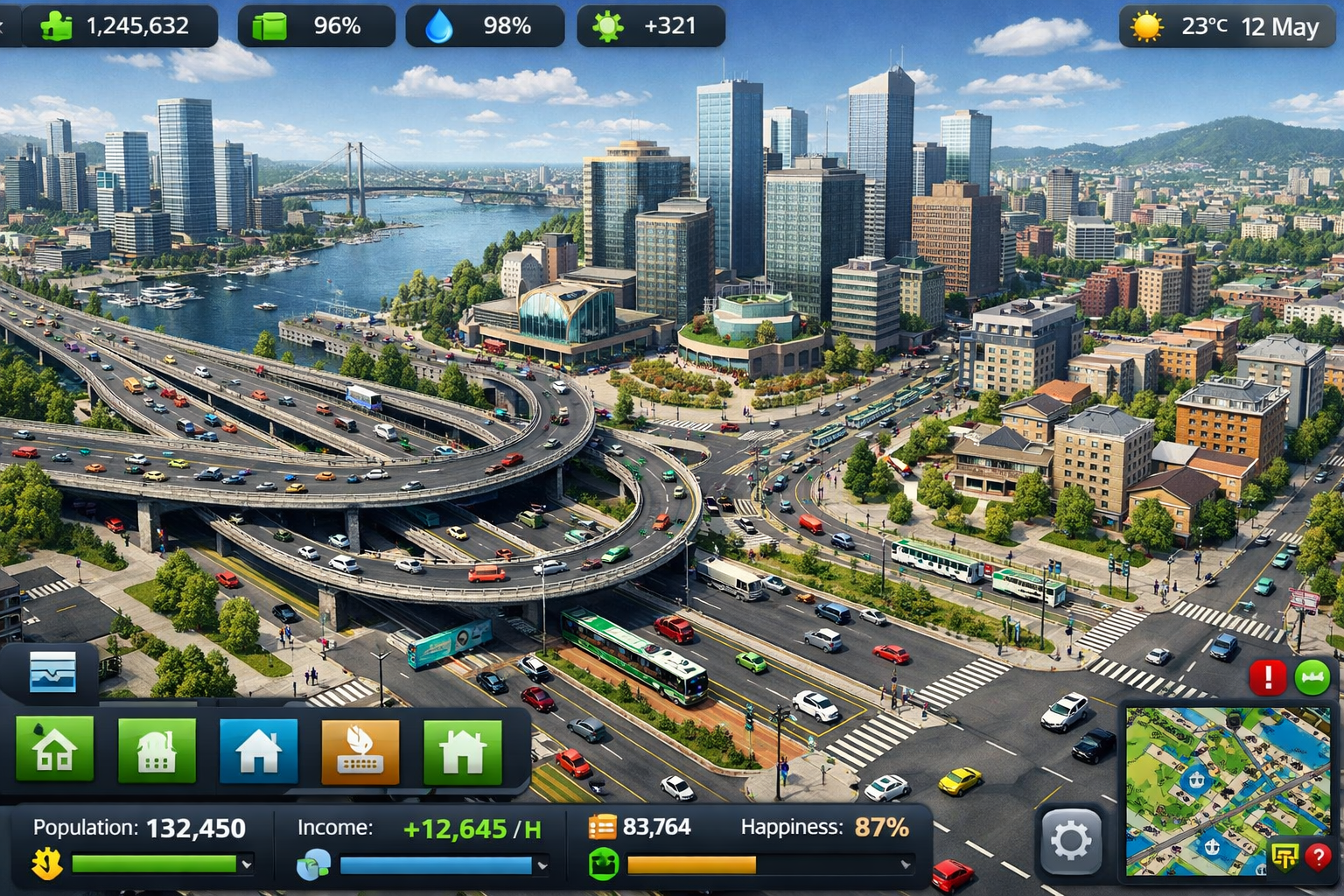The width and height of the screenshot is (1344, 896).
Task: Click the green crown achievement icon
Action: (x=1312, y=676)
